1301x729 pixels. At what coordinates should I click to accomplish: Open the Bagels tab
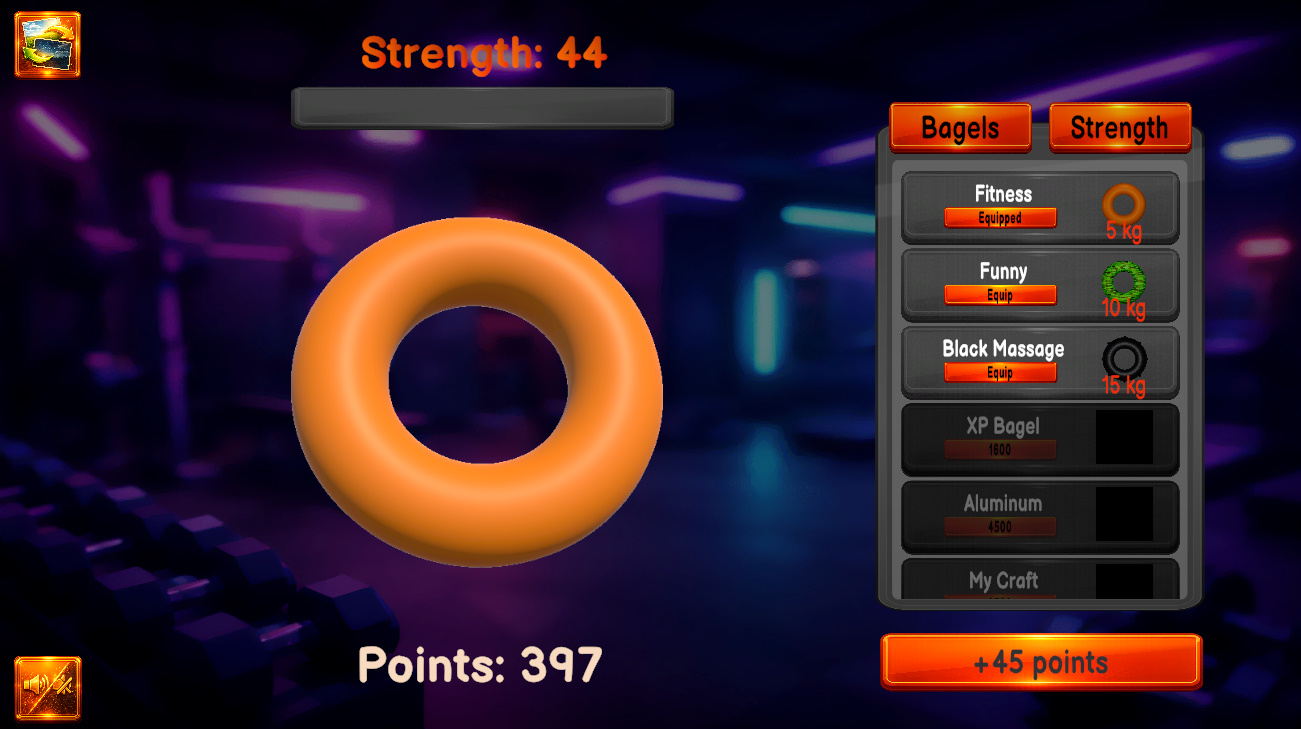[960, 127]
